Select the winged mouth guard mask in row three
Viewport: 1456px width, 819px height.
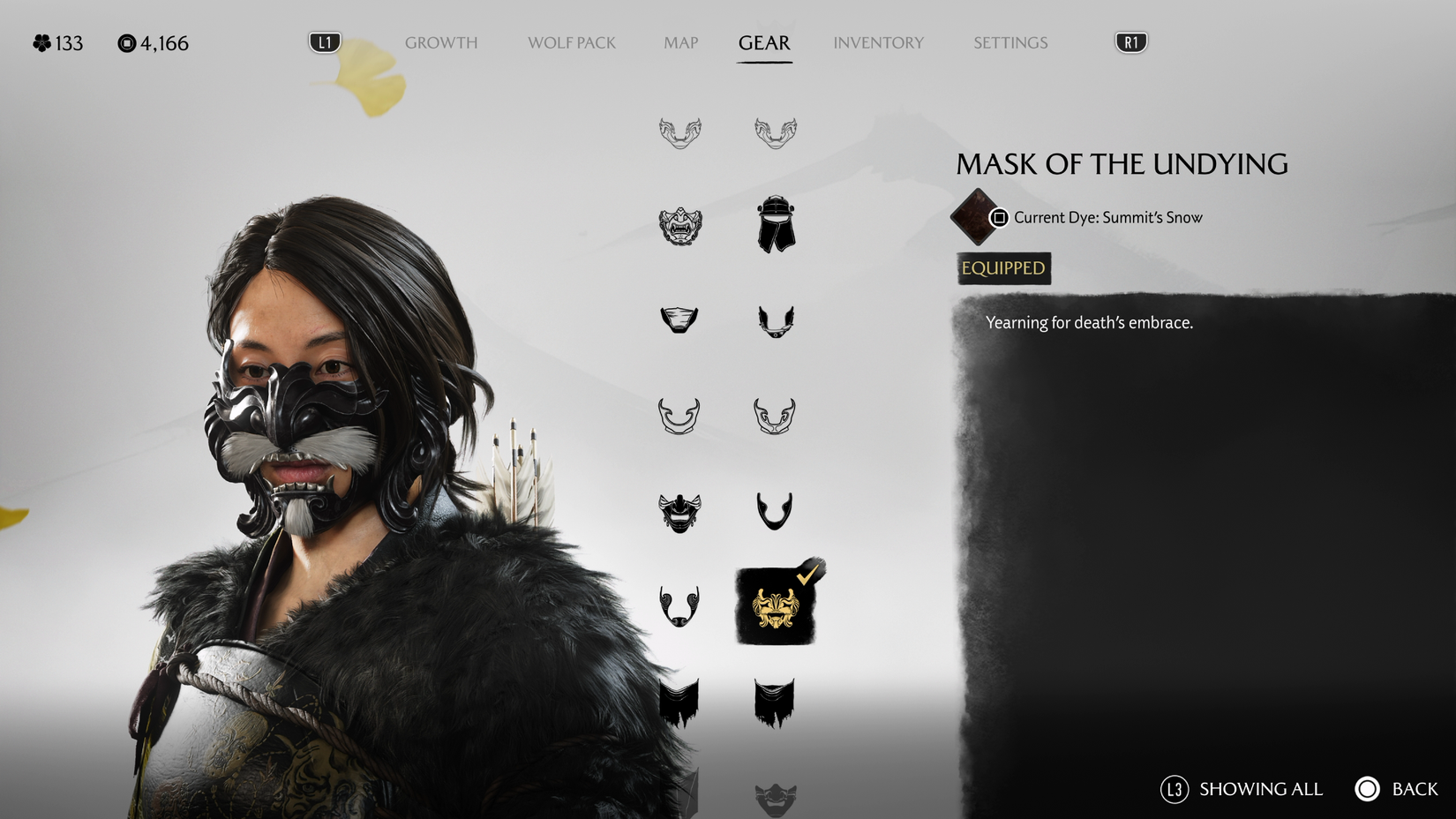click(777, 319)
